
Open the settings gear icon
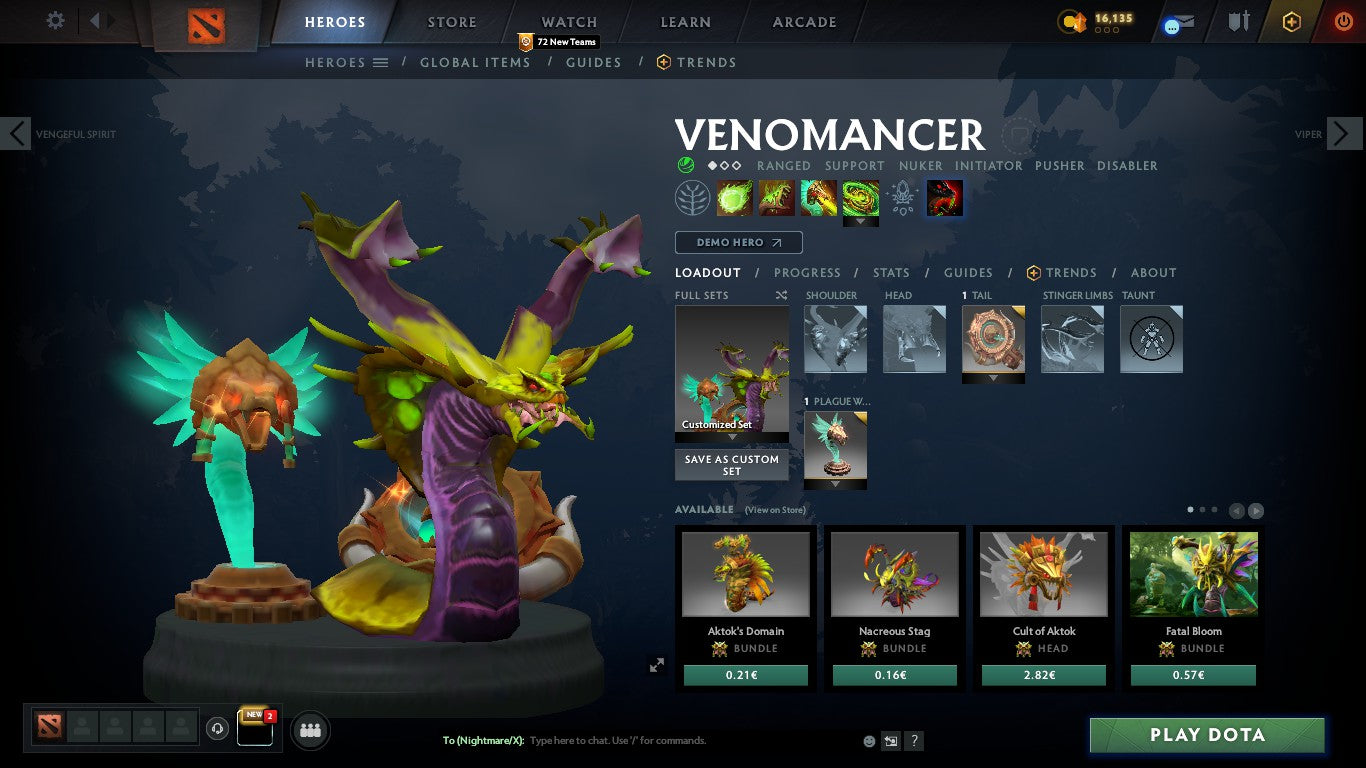[x=57, y=20]
